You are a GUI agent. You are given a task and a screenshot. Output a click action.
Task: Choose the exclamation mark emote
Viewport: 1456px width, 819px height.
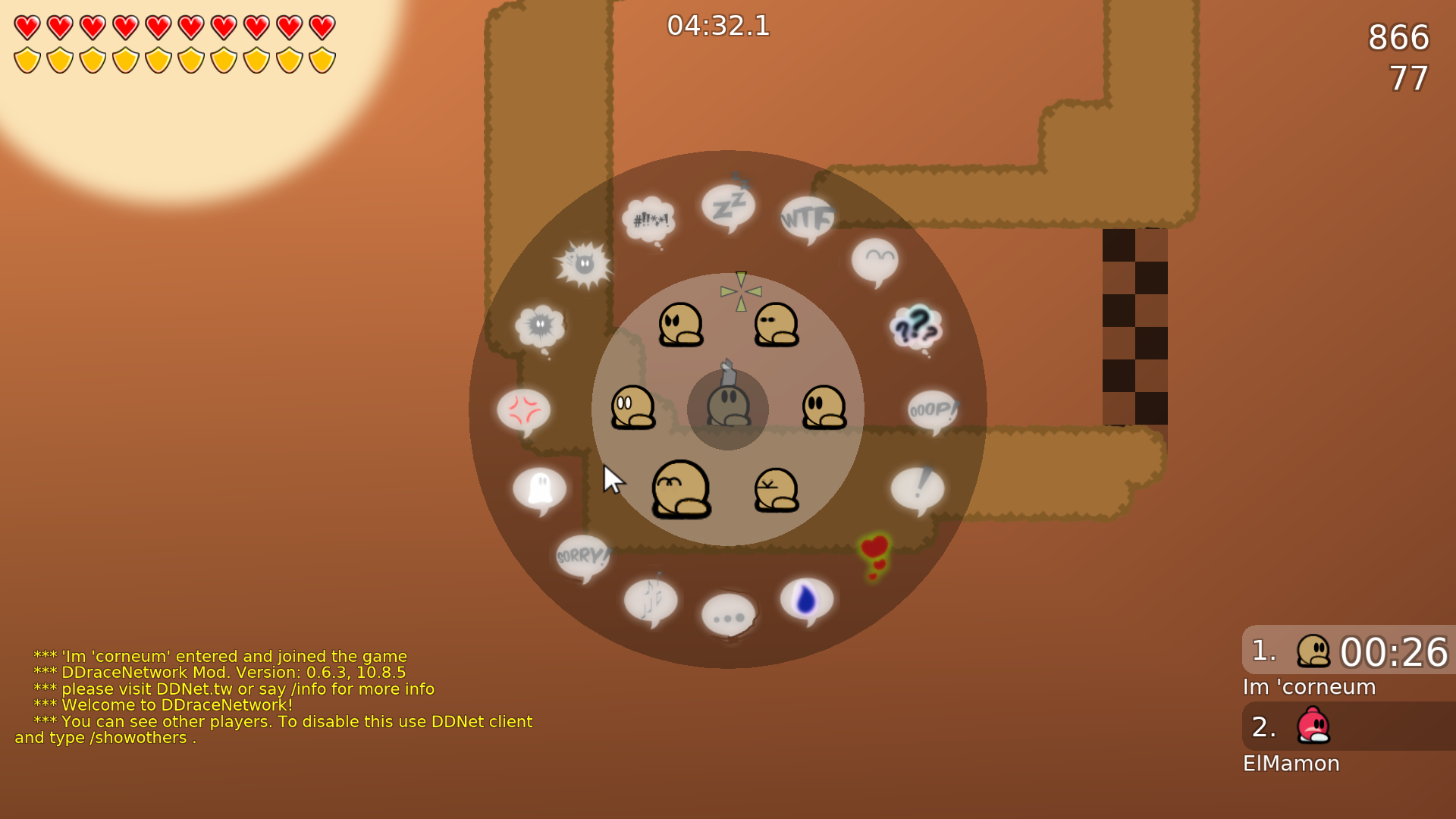tap(919, 485)
